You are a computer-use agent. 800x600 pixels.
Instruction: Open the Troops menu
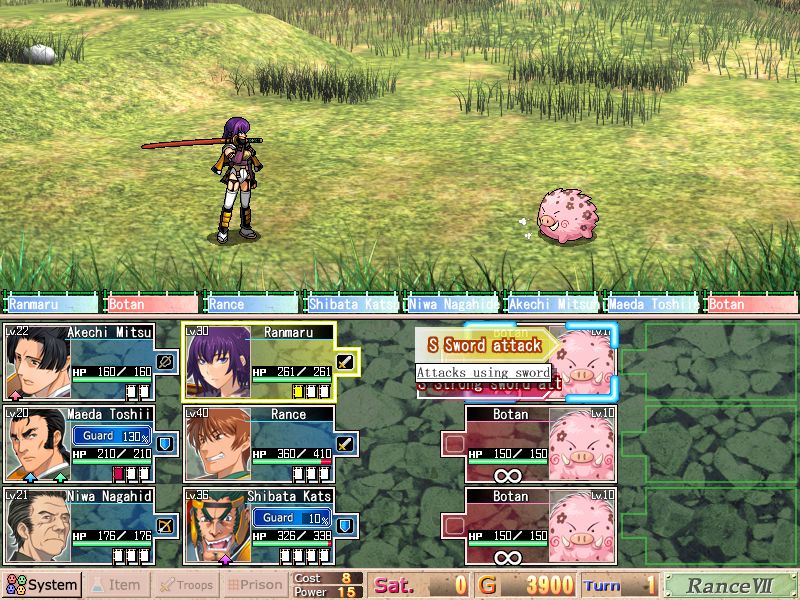point(186,585)
